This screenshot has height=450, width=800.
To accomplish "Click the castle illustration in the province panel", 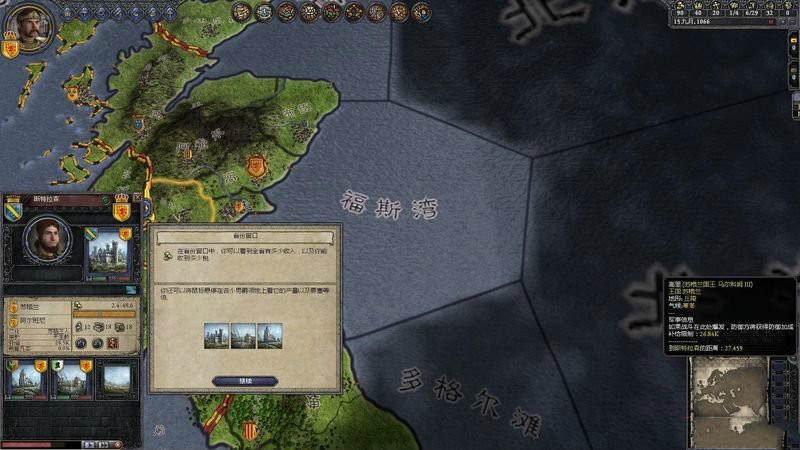I will 107,252.
